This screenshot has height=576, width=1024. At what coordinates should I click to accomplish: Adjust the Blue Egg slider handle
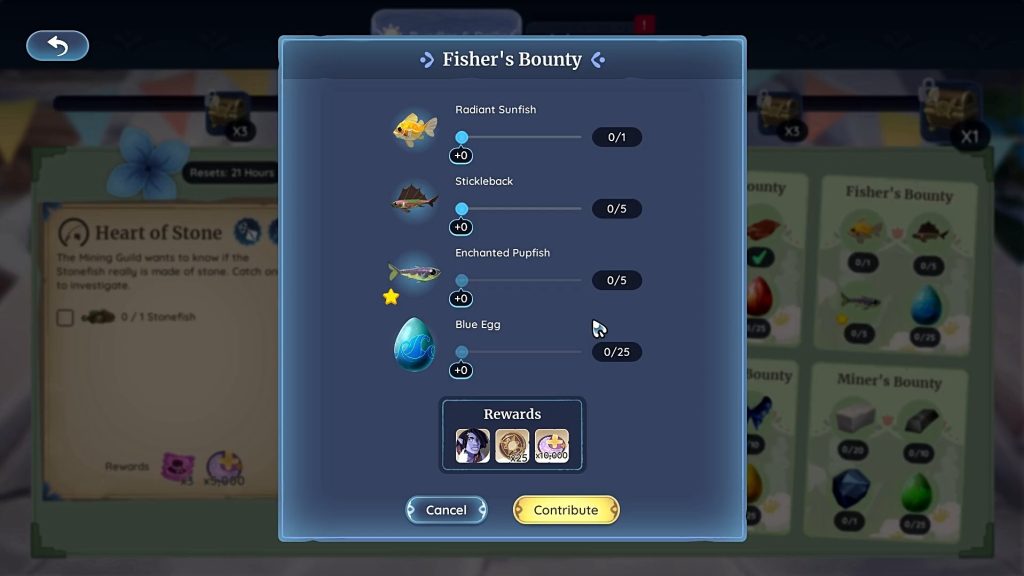pos(462,352)
